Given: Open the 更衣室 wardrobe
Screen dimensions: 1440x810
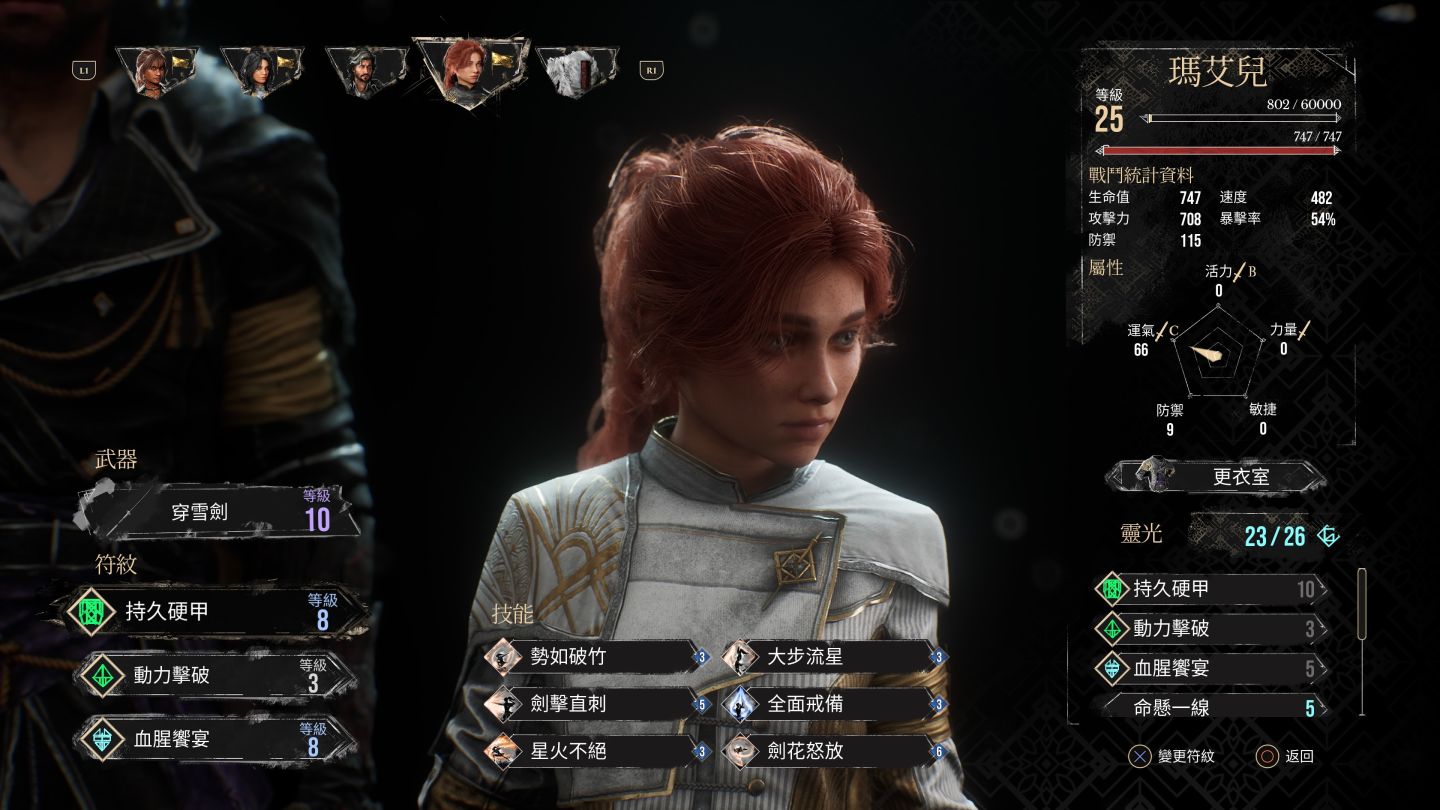Looking at the screenshot, I should [1216, 477].
